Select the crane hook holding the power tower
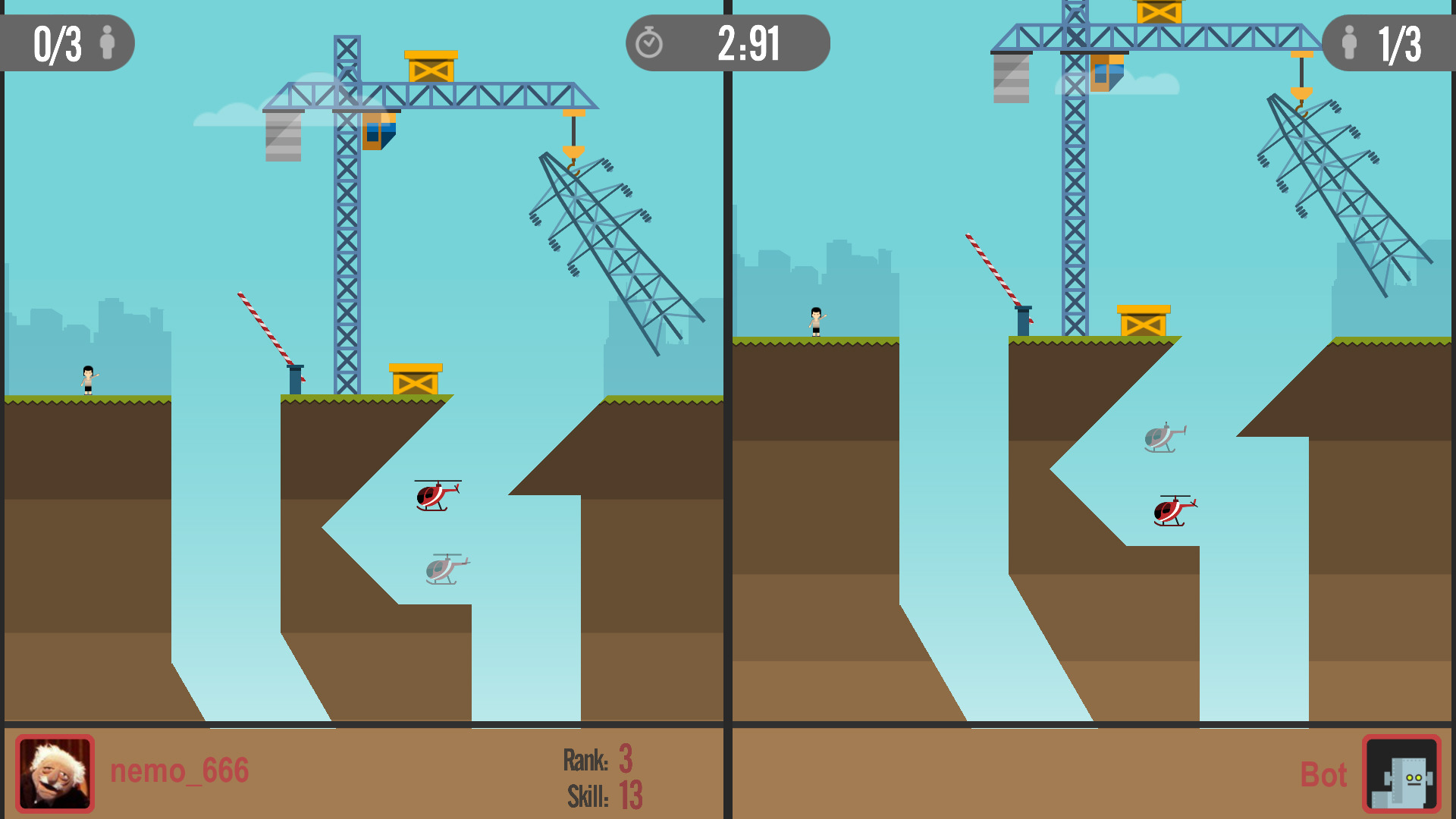Screen dimensions: 1456x819 coord(574,152)
